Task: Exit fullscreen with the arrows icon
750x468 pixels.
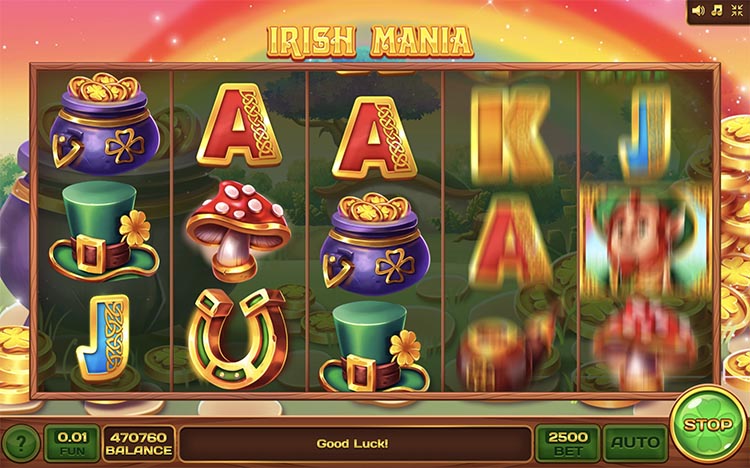Action: (736, 11)
